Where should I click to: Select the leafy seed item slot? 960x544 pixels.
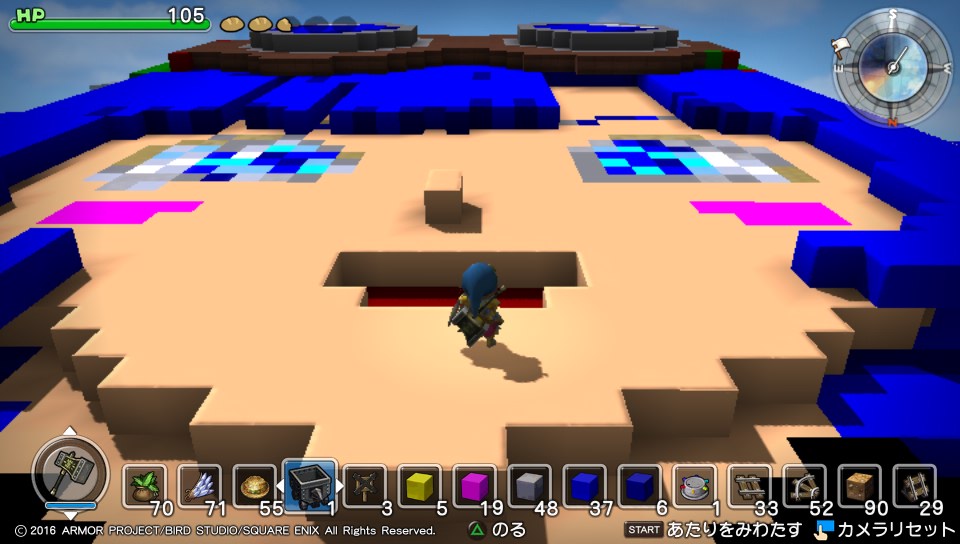[x=145, y=487]
